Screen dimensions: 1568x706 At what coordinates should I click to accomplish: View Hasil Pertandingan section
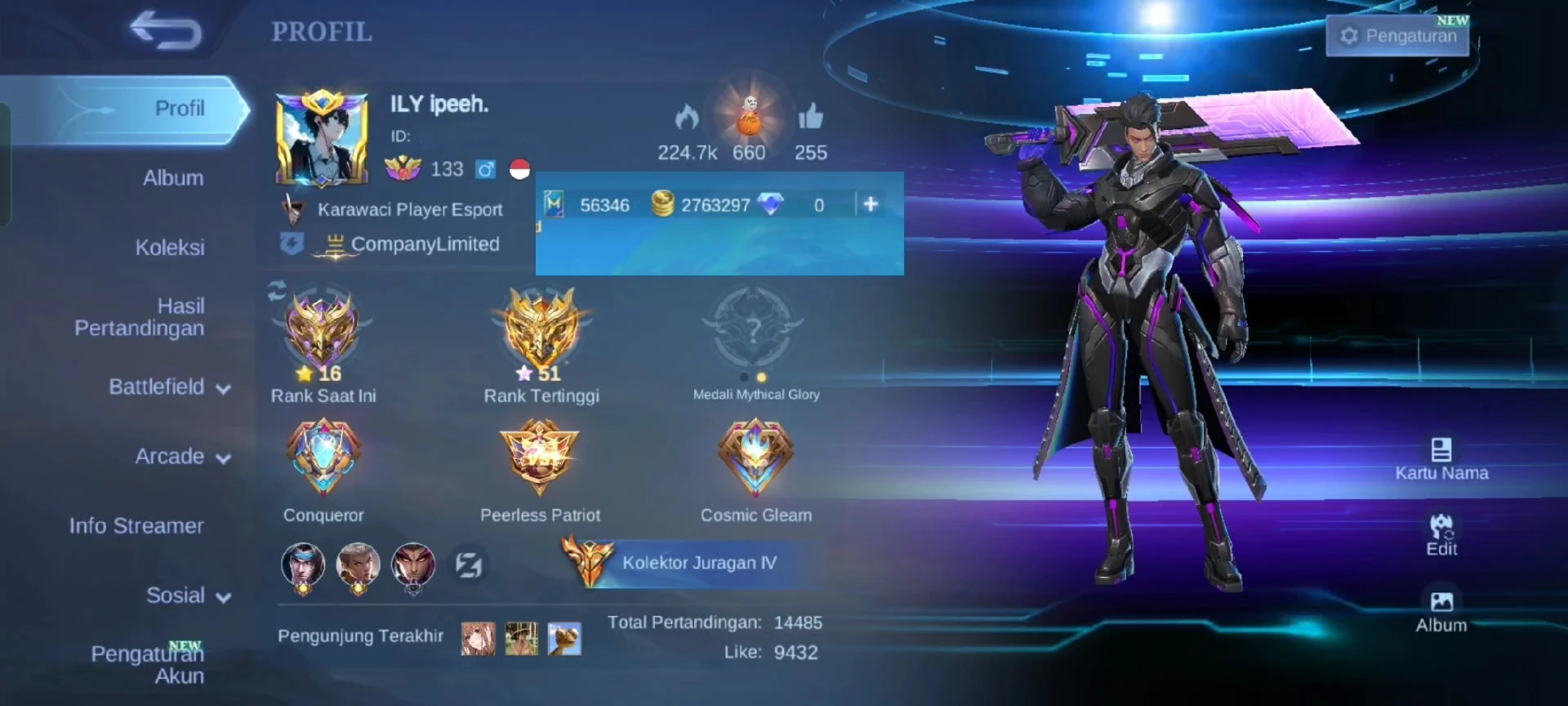click(140, 317)
